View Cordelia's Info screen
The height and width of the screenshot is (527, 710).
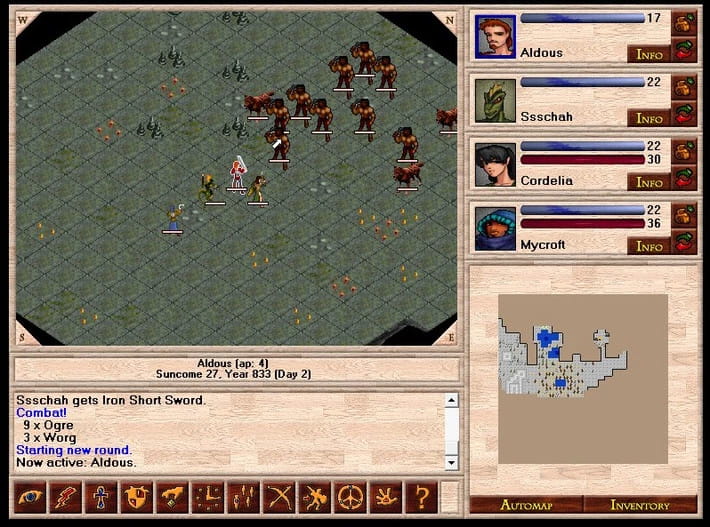(648, 182)
